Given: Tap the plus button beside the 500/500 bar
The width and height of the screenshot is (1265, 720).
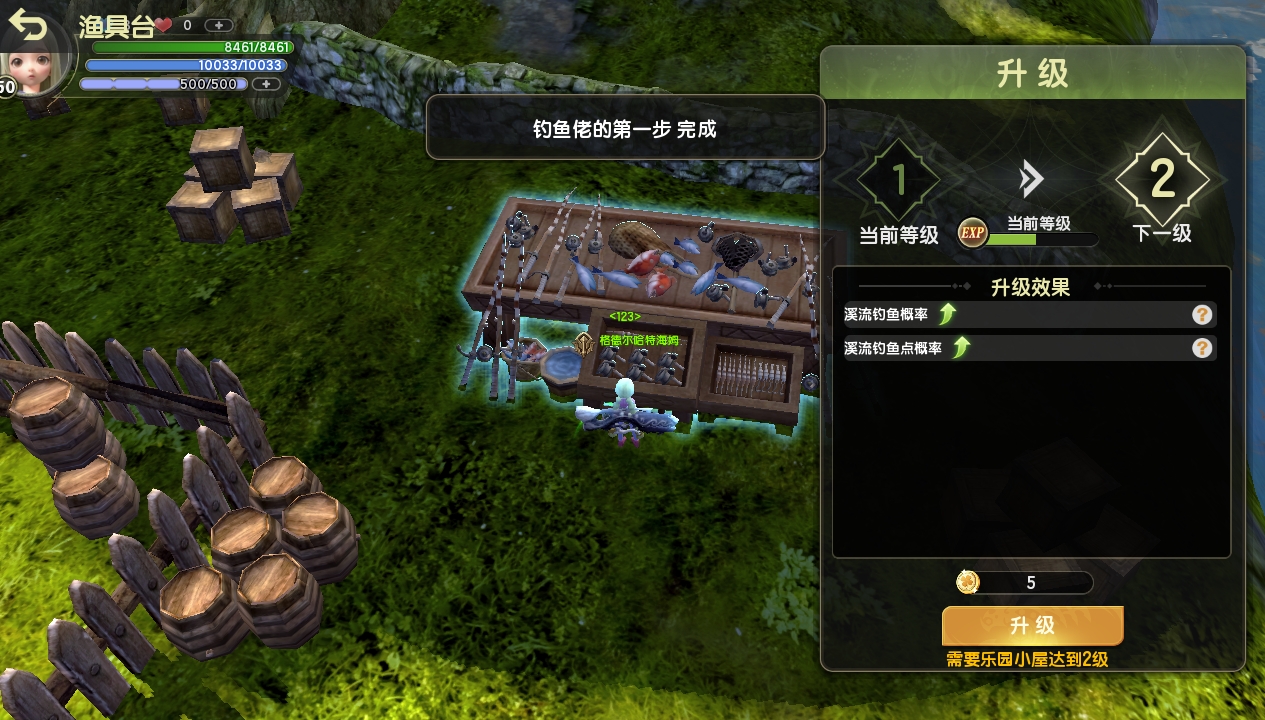Looking at the screenshot, I should click(x=266, y=84).
